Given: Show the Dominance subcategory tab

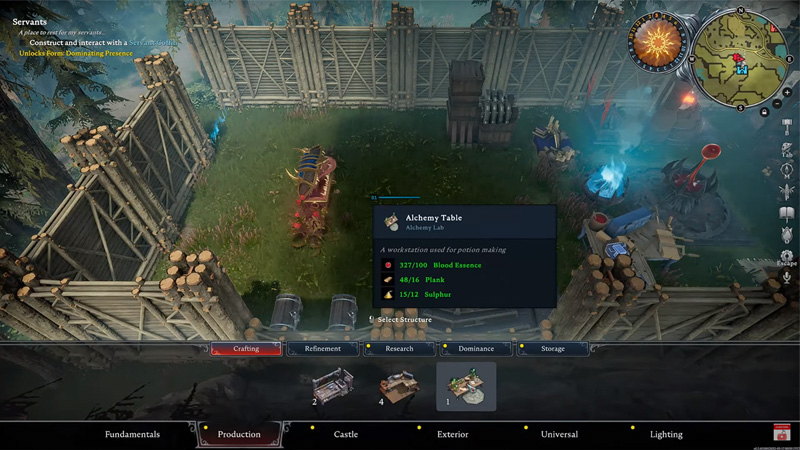Looking at the screenshot, I should point(476,349).
